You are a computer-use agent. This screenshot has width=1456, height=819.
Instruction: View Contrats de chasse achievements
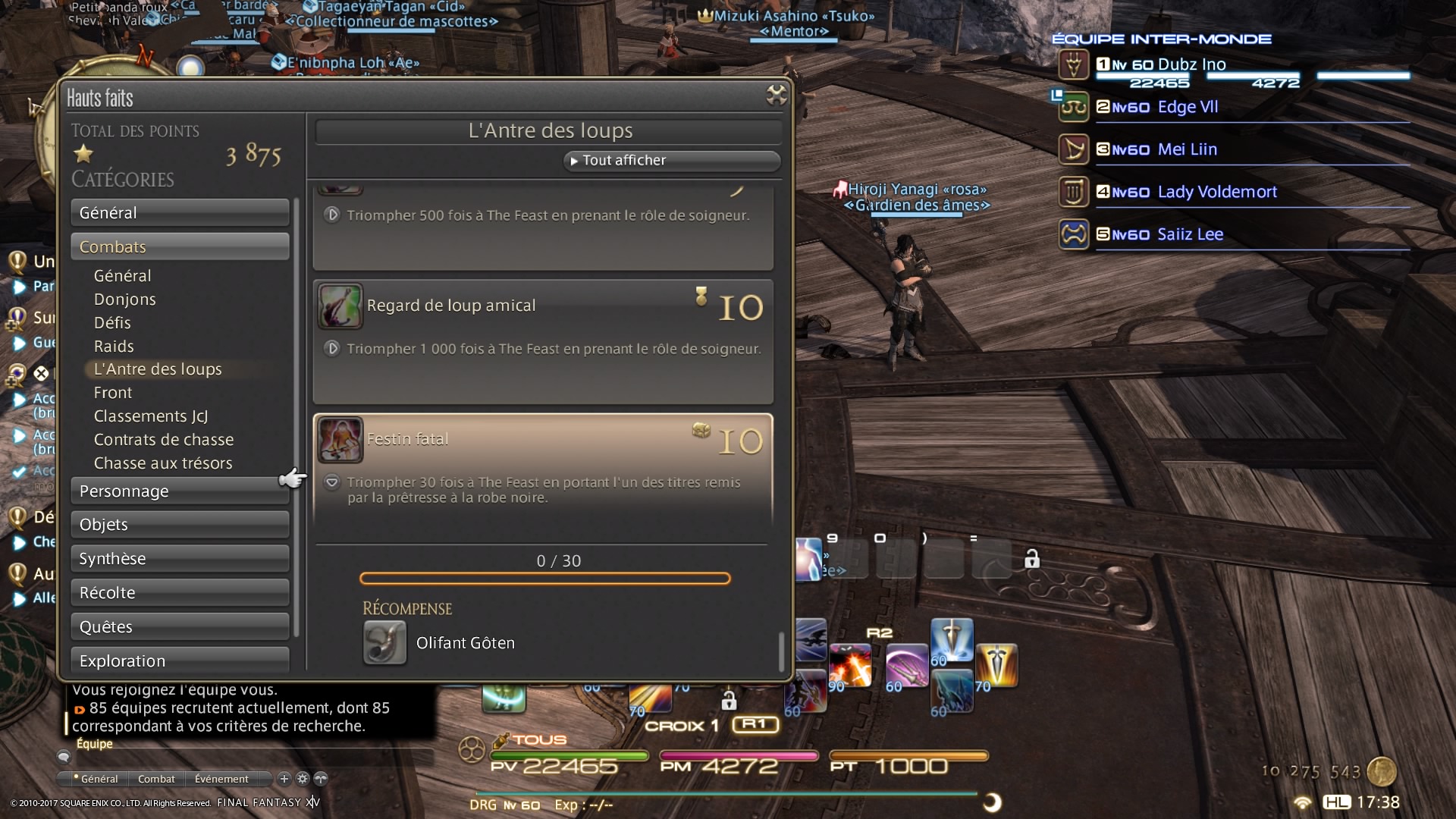pyautogui.click(x=164, y=440)
